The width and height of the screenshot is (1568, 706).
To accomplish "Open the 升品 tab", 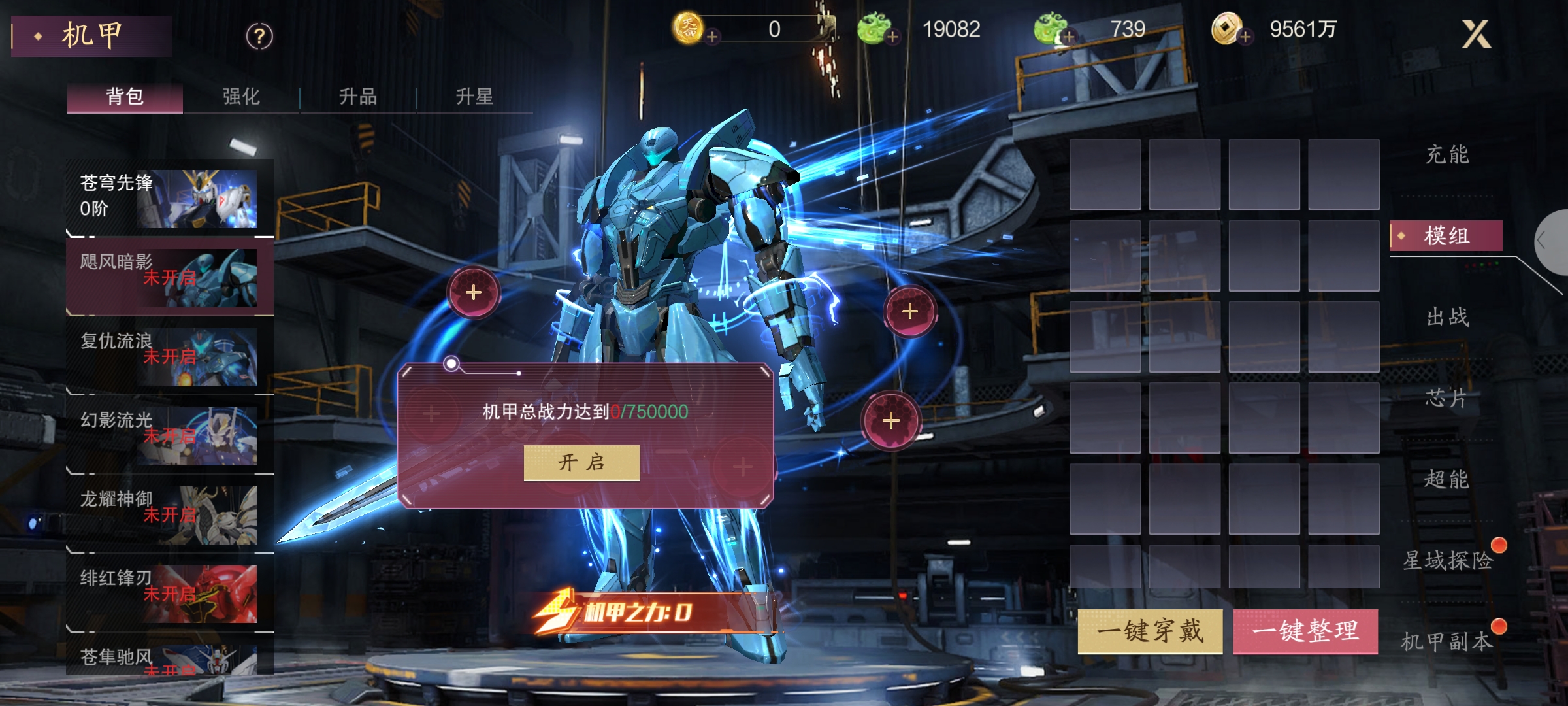I will (357, 97).
